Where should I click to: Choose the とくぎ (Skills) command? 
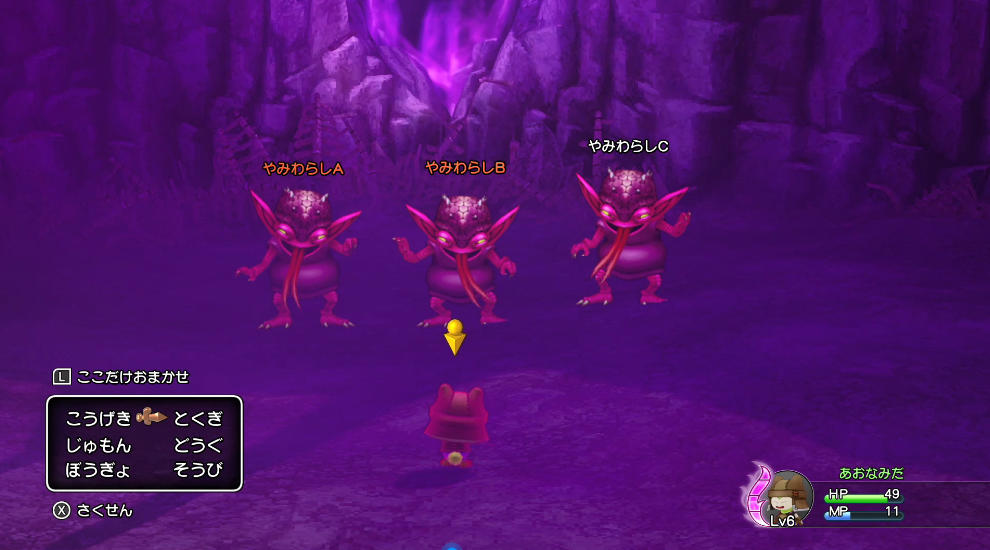click(197, 418)
